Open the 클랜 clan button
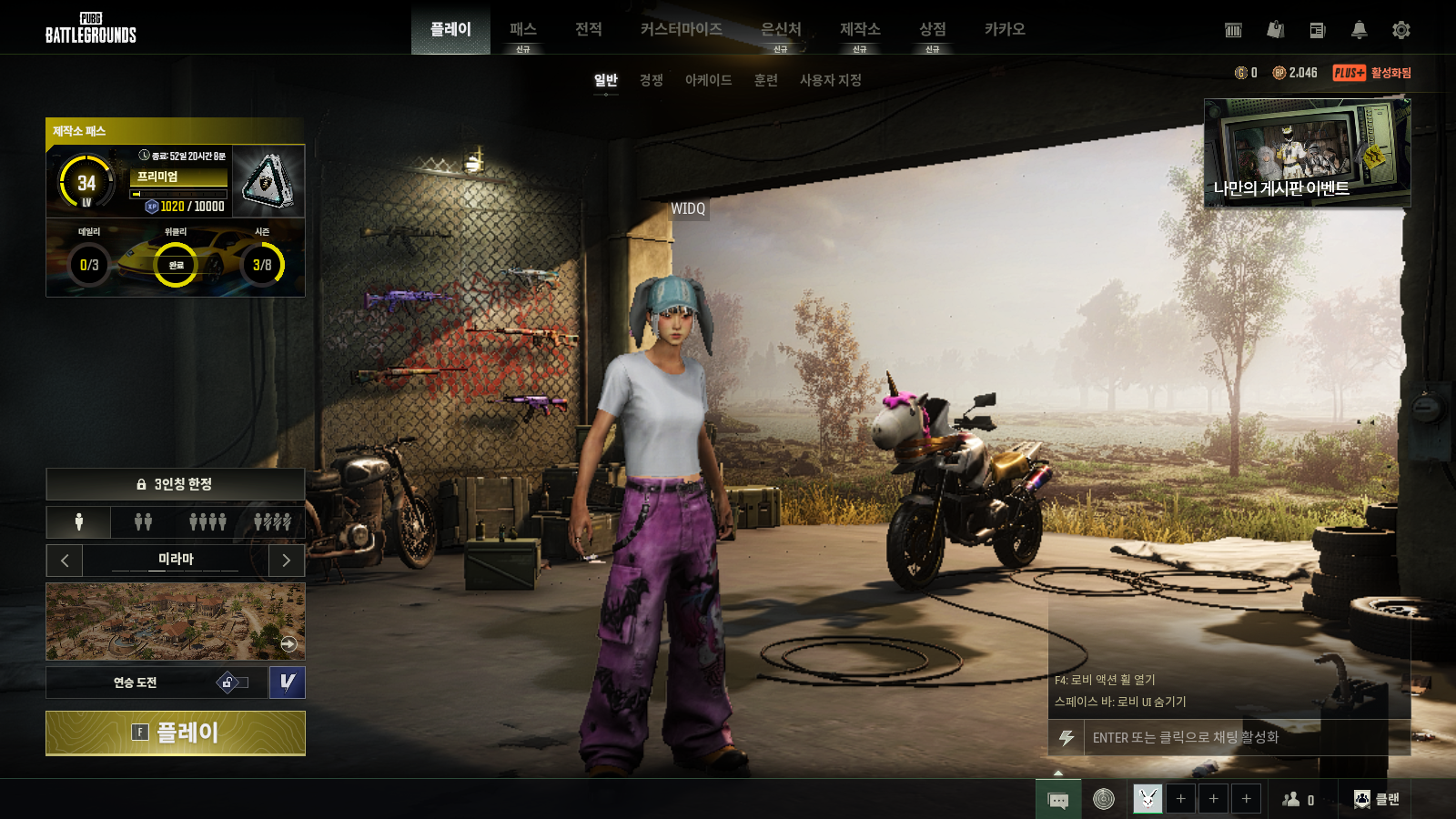Viewport: 1456px width, 819px height. tap(1377, 799)
